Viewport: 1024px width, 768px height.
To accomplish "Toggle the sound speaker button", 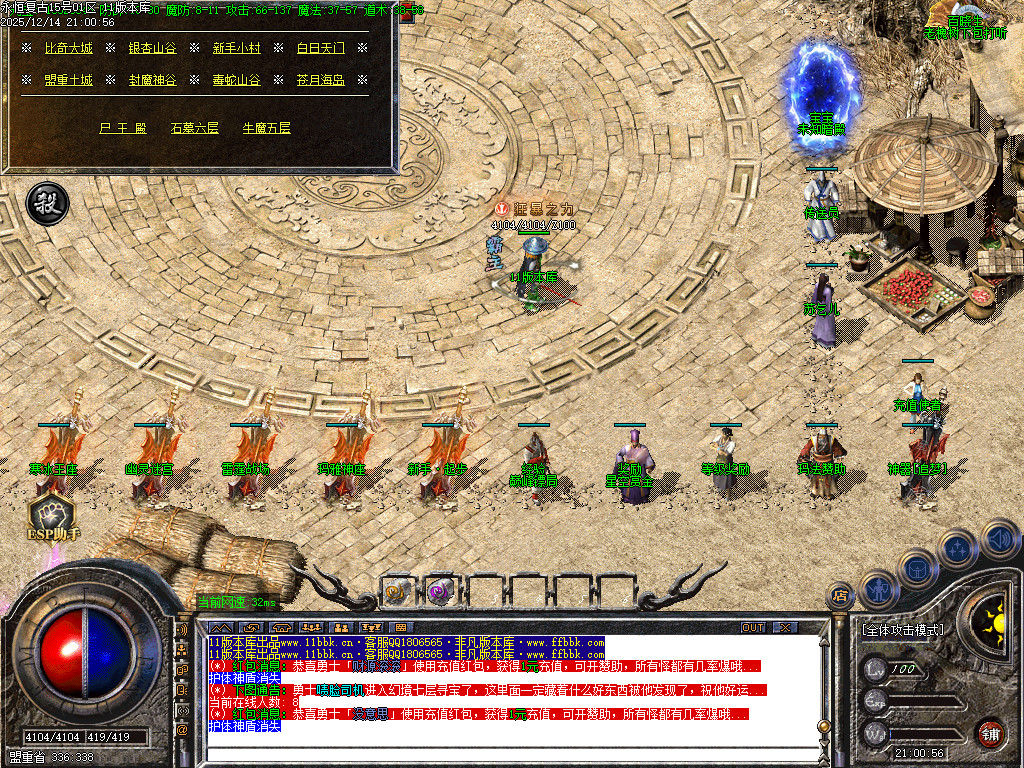I will (1000, 538).
